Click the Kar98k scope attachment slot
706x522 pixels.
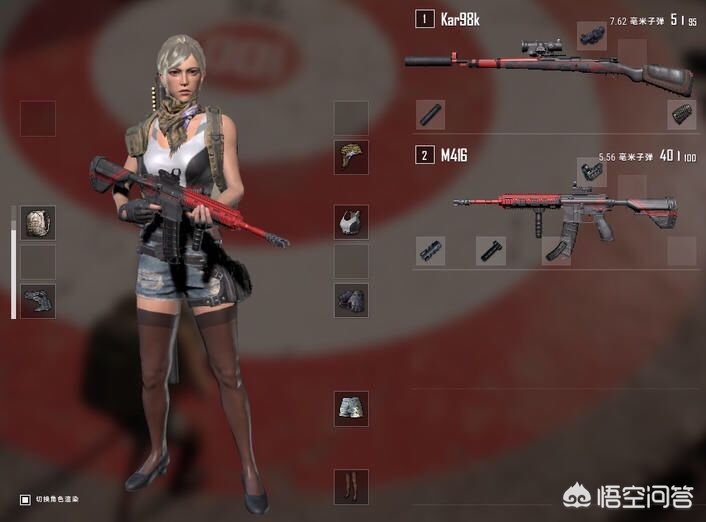pos(590,37)
